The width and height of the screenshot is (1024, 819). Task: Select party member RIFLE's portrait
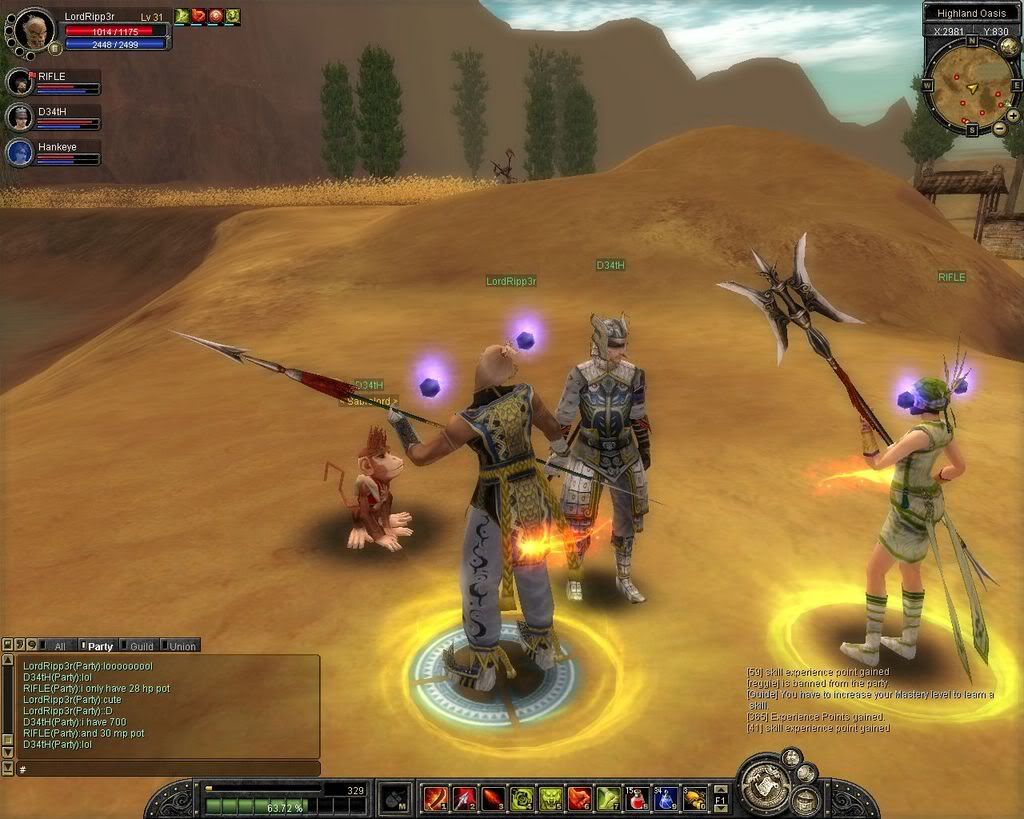click(x=20, y=82)
